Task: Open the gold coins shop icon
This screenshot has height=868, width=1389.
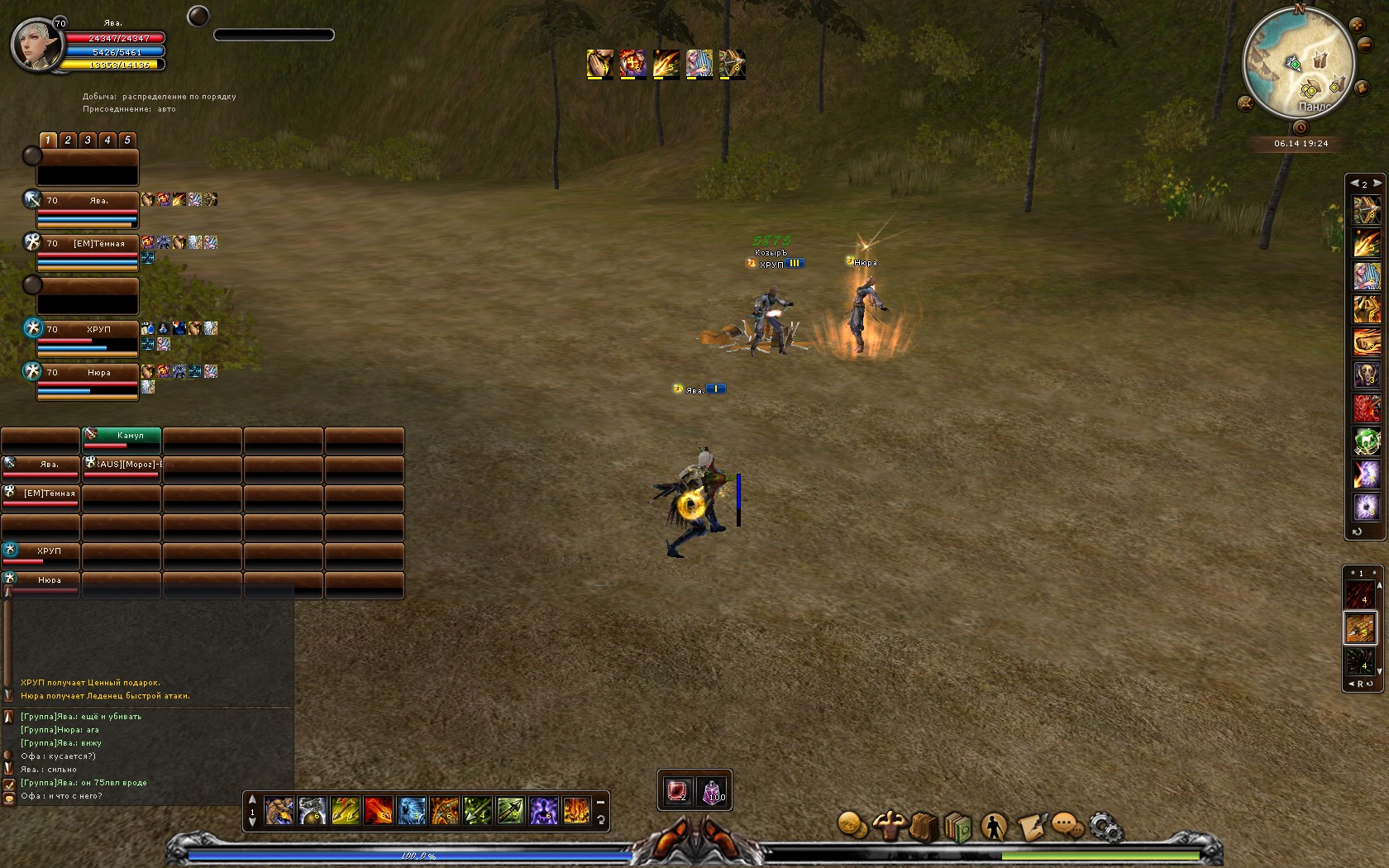Action: [x=852, y=825]
